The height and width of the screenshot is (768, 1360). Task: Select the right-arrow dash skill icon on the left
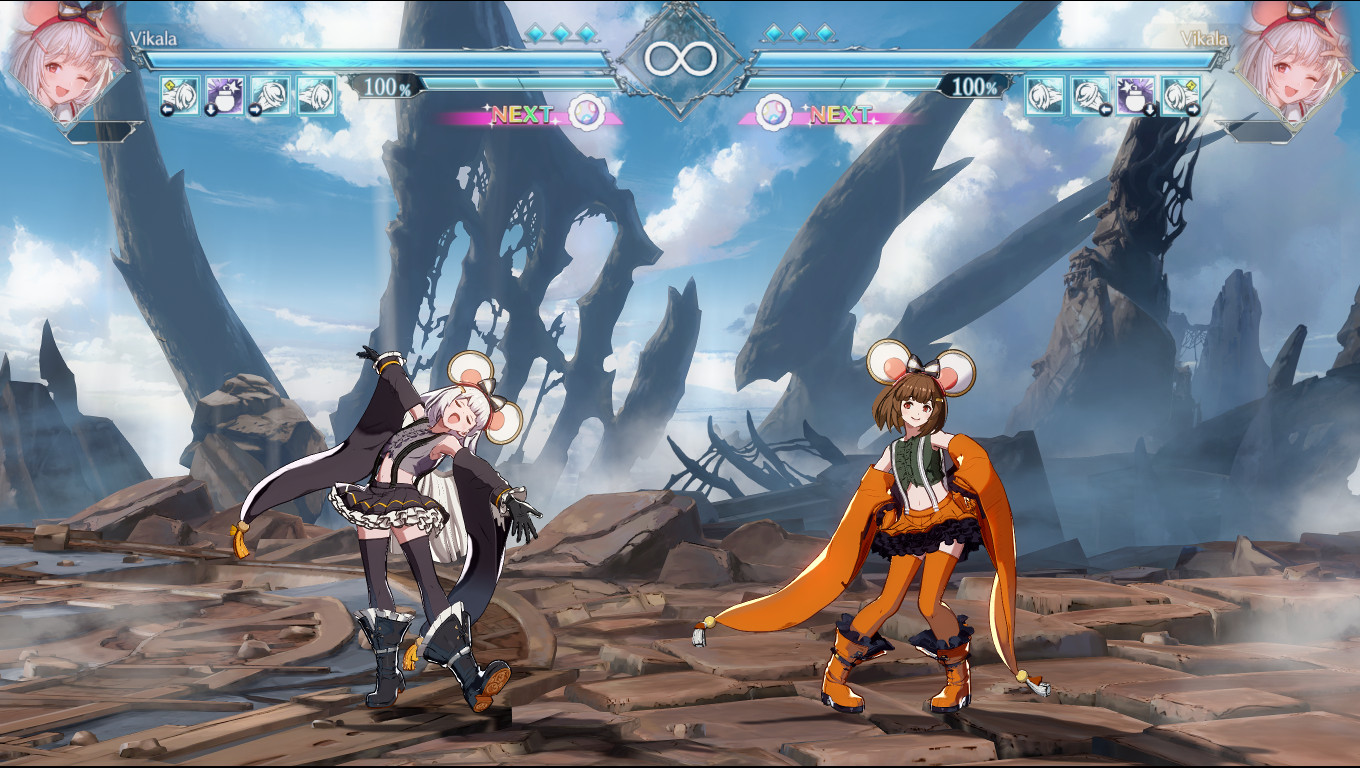[x=271, y=96]
